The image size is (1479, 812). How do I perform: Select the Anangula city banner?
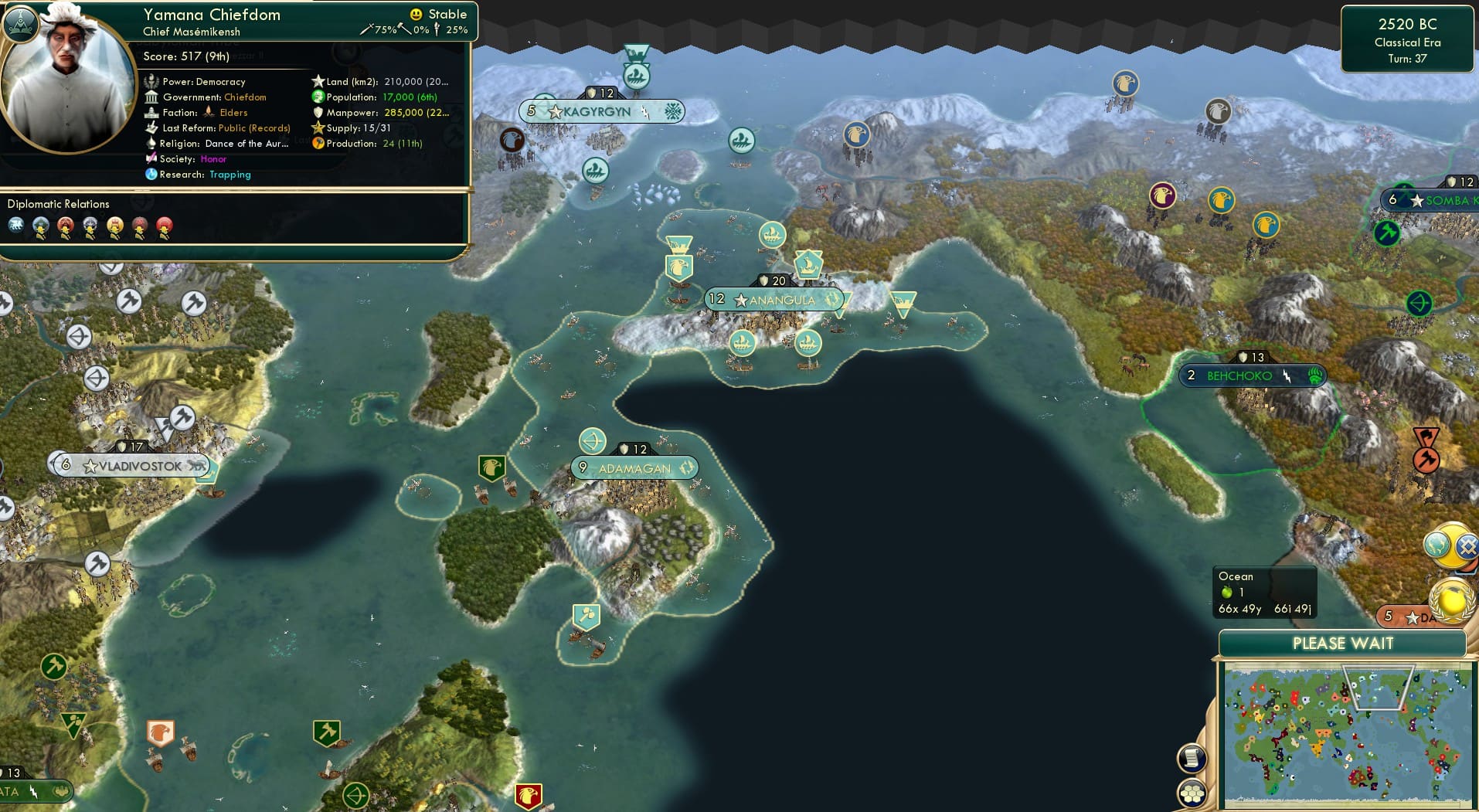pos(780,300)
